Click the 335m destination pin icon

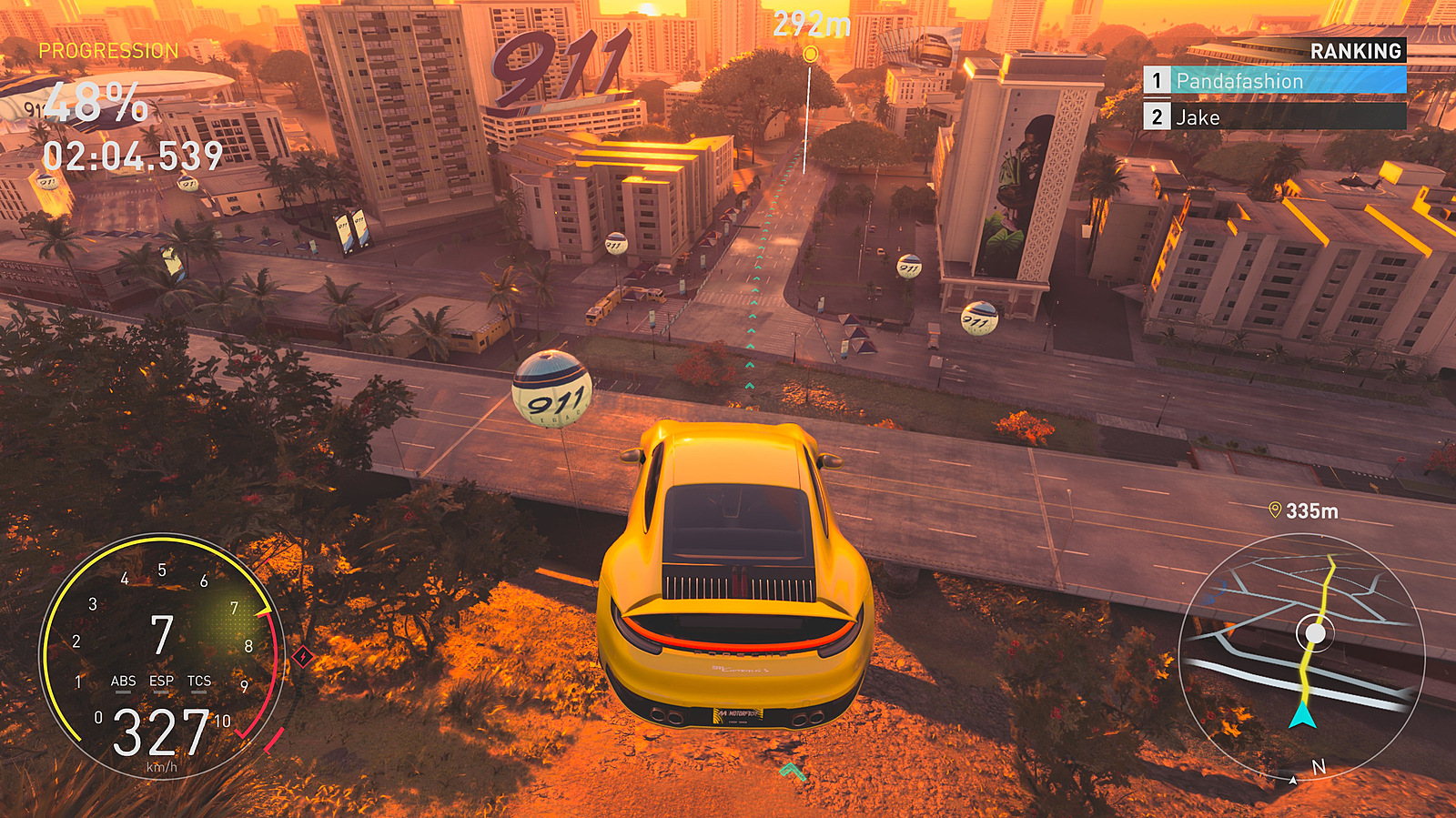coord(1275,510)
